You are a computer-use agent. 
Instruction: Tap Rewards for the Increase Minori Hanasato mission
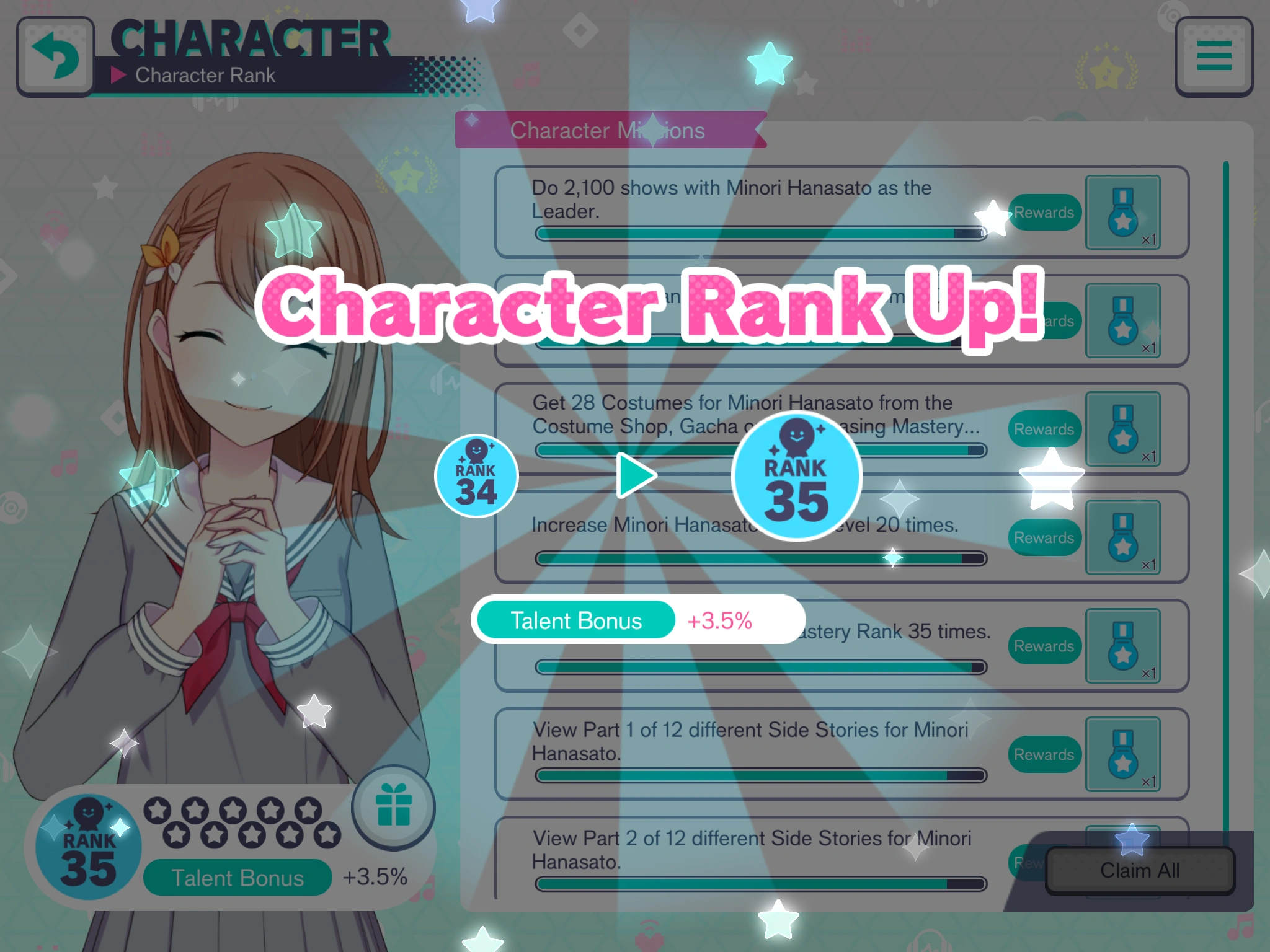pos(1044,537)
